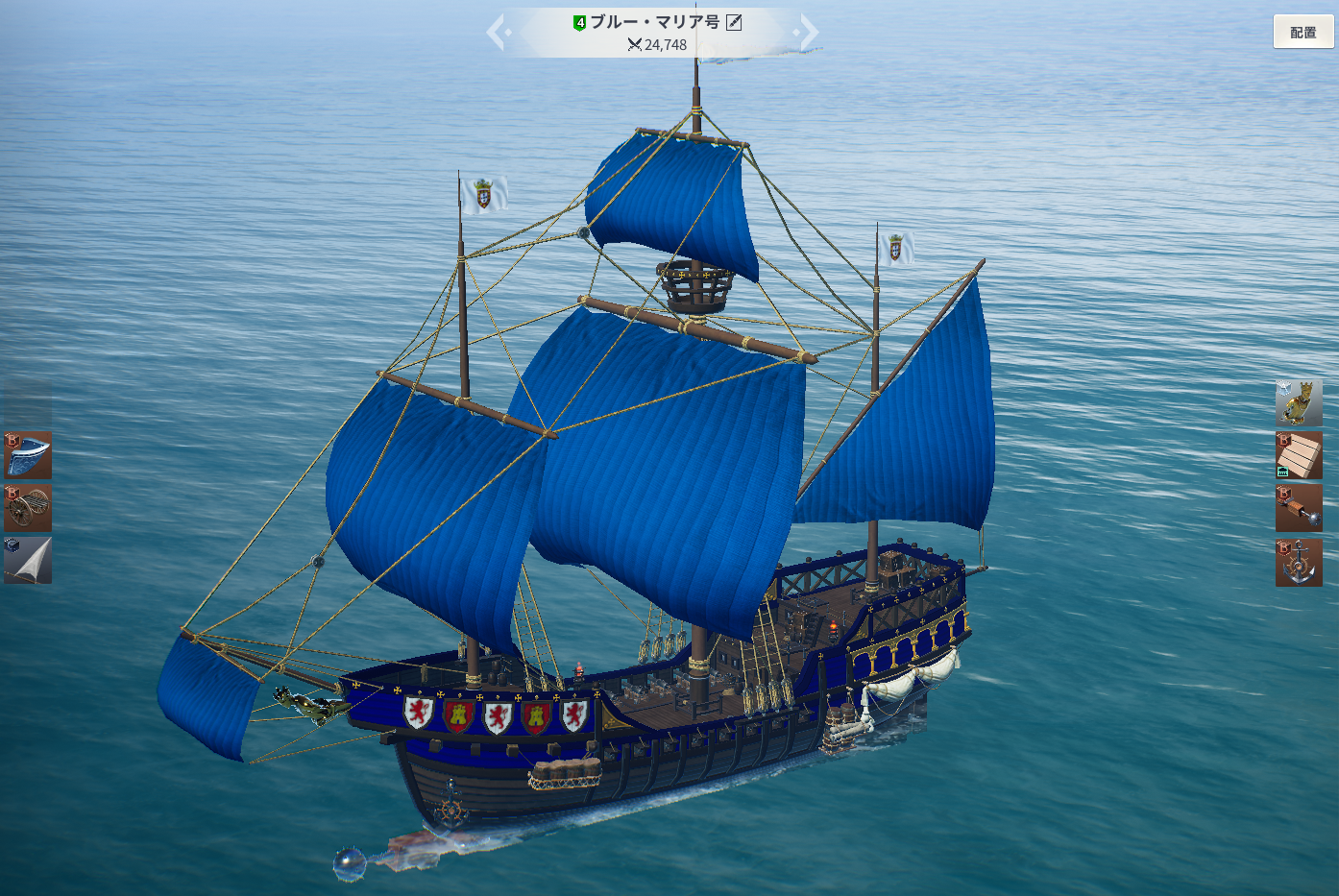Screen dimensions: 1339x896
Task: Select the spiked ram weapon slot
Action: 1299,508
